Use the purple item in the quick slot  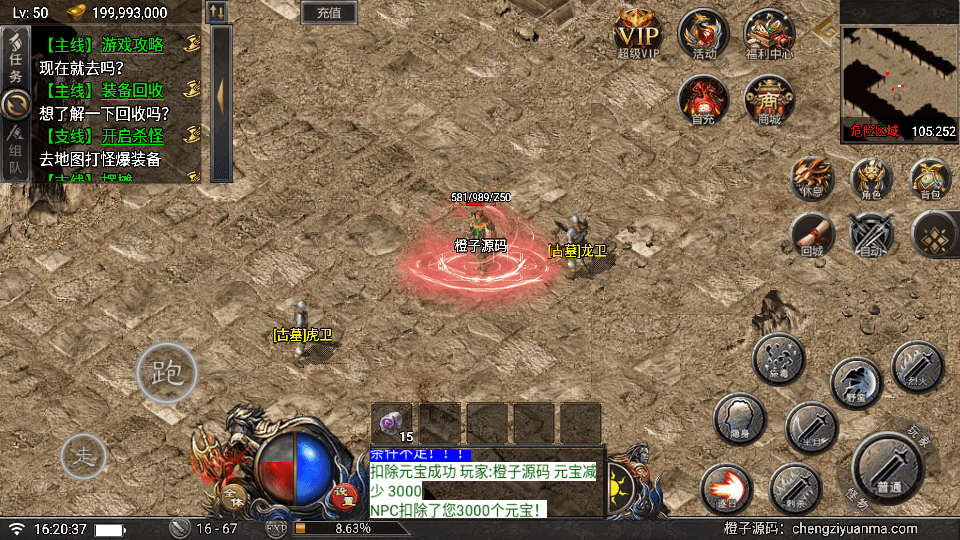(391, 421)
